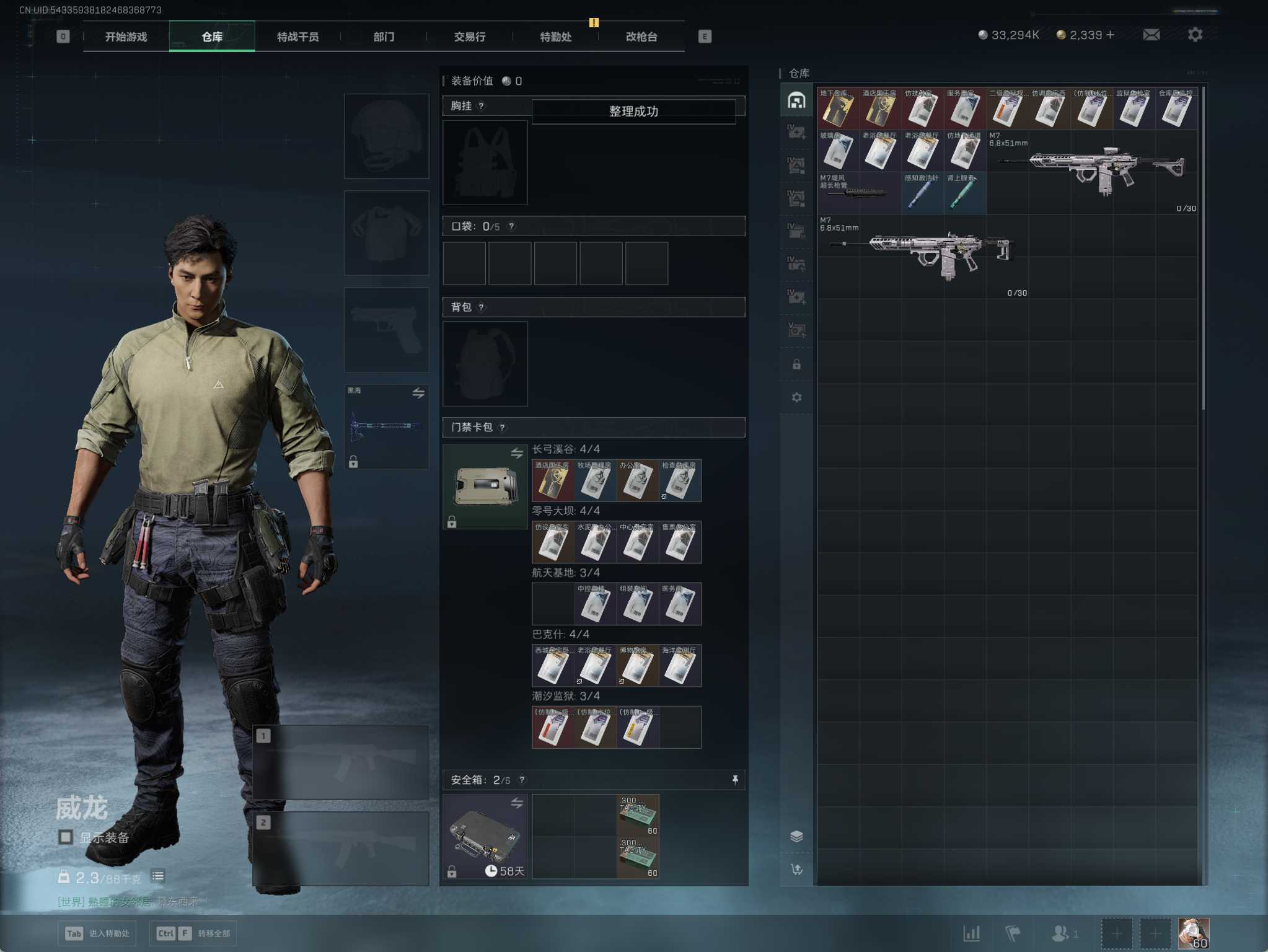
Task: Switch to the 改枪台 tab
Action: (x=641, y=37)
